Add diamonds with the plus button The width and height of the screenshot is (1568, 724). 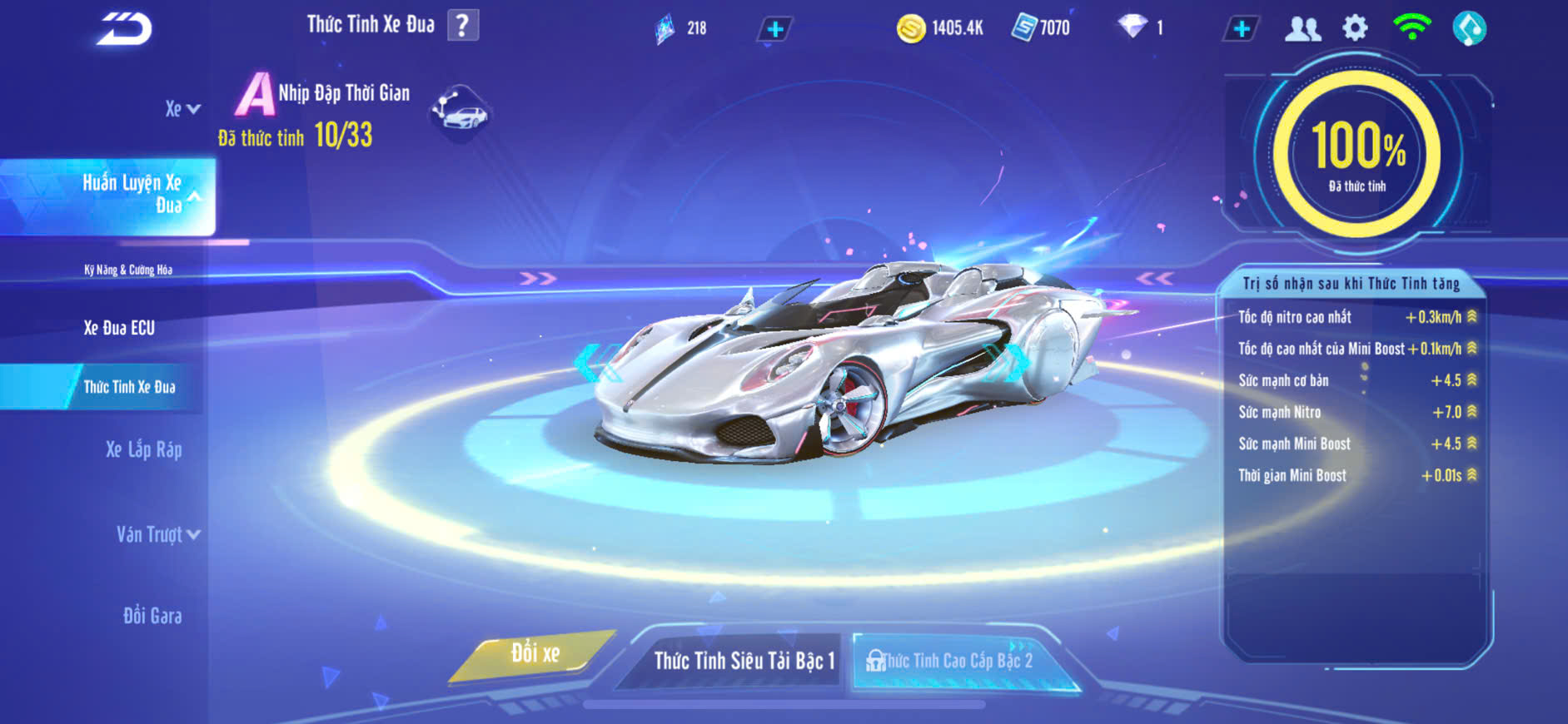pyautogui.click(x=1241, y=29)
